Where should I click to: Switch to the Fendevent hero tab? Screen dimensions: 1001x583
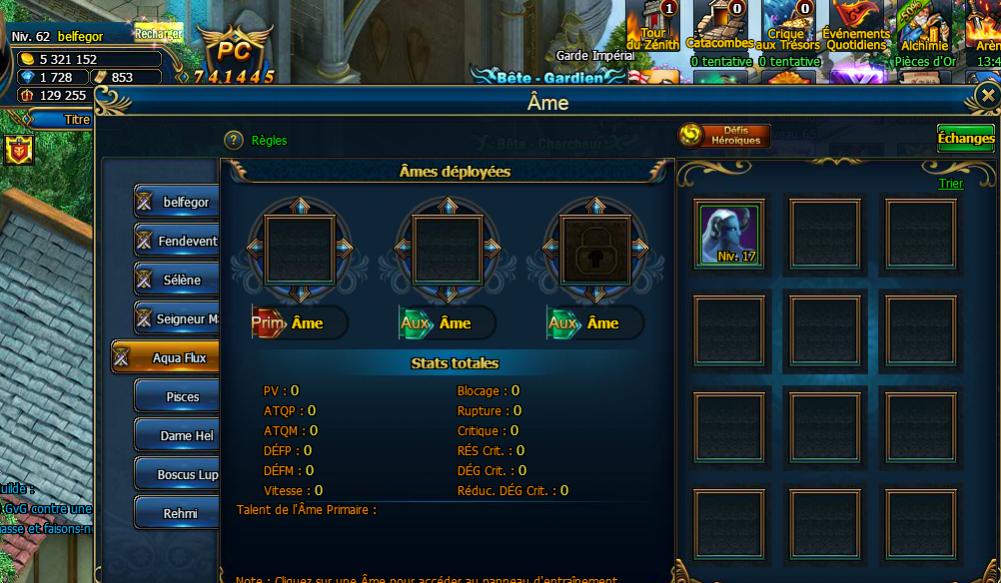pyautogui.click(x=180, y=241)
